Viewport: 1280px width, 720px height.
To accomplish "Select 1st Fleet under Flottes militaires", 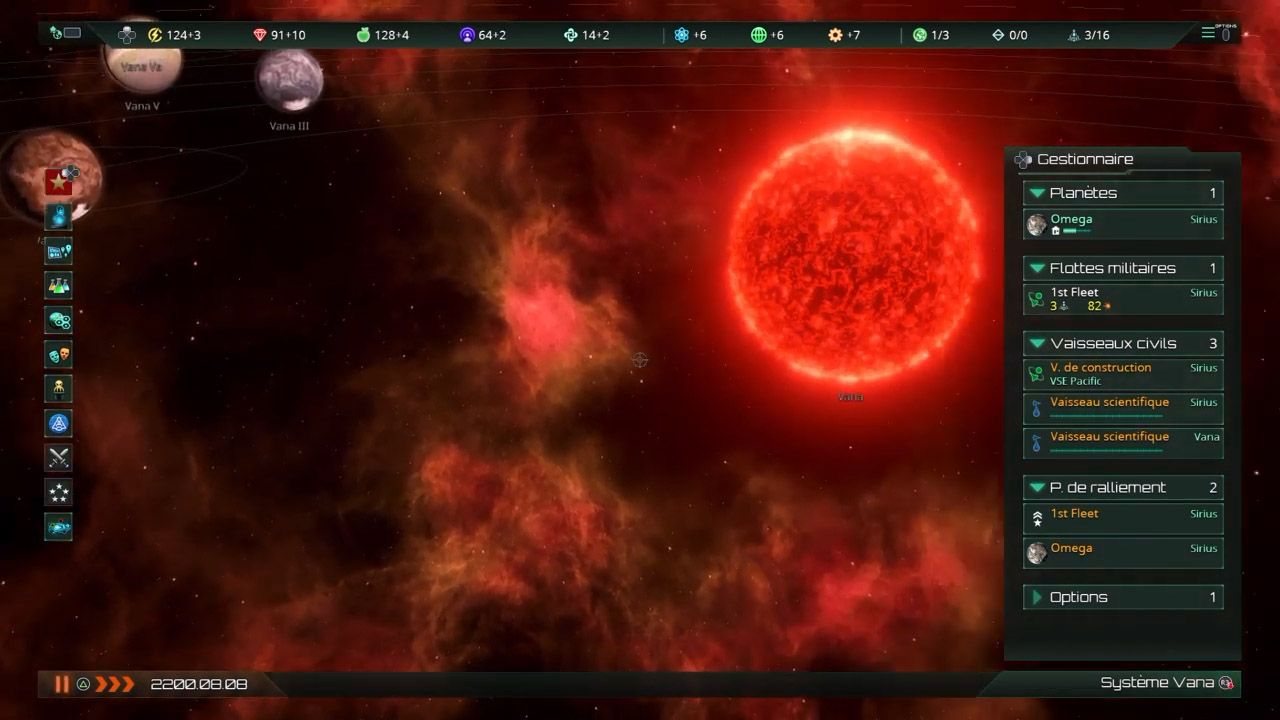I will click(x=1122, y=299).
